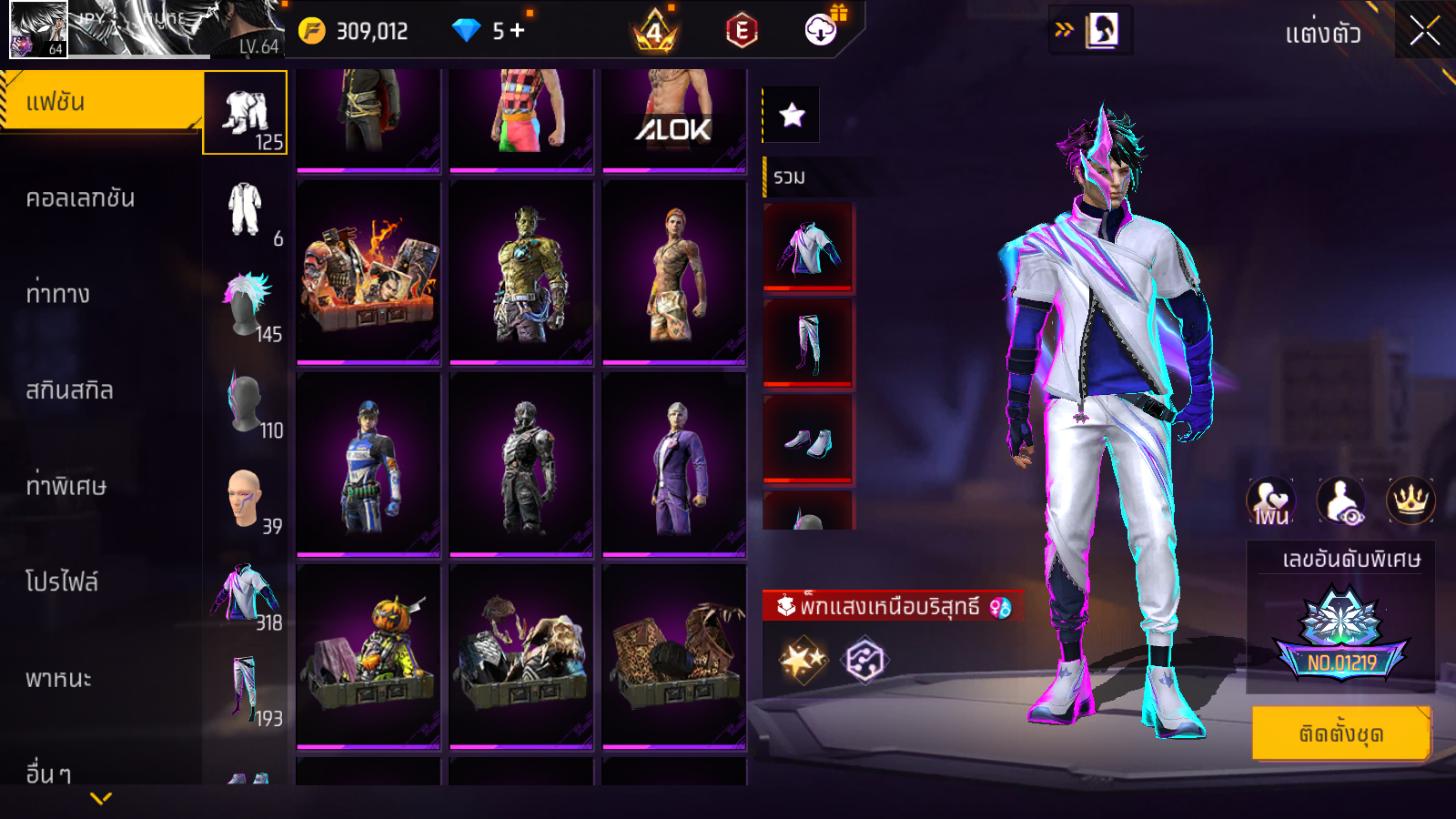
Task: Select the สกินสกิล skill skin tab
Action: [70, 390]
